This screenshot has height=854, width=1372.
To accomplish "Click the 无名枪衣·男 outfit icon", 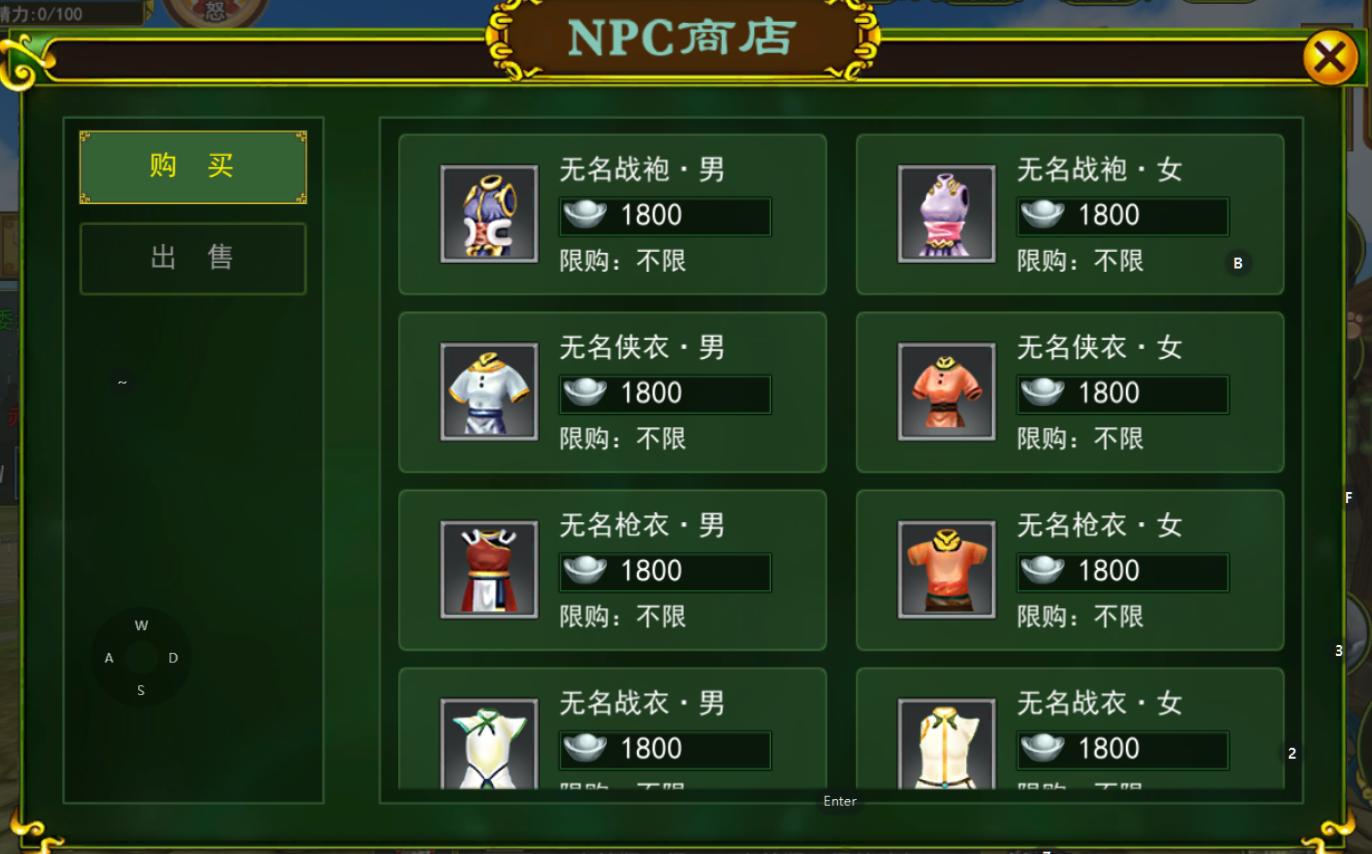I will 489,569.
